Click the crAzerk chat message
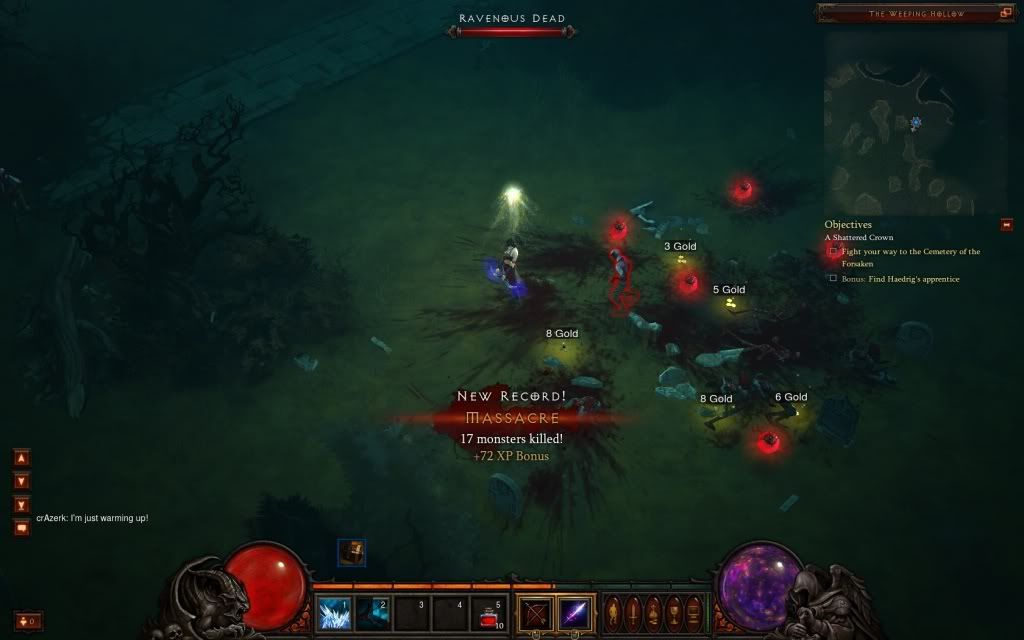The height and width of the screenshot is (640, 1024). 92,518
